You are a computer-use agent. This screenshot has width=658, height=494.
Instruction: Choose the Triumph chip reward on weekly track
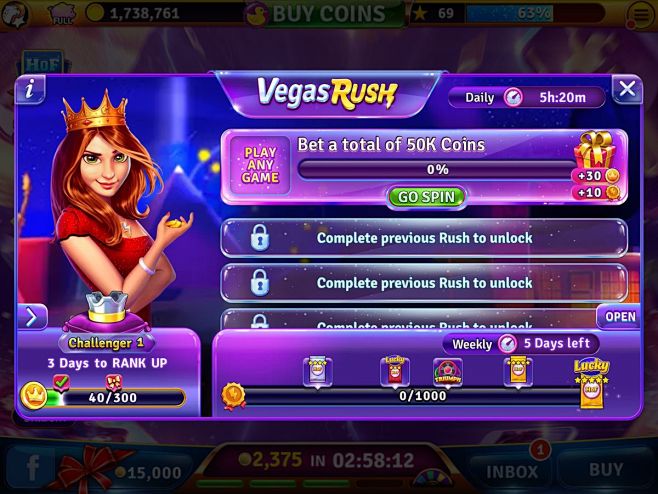point(447,372)
